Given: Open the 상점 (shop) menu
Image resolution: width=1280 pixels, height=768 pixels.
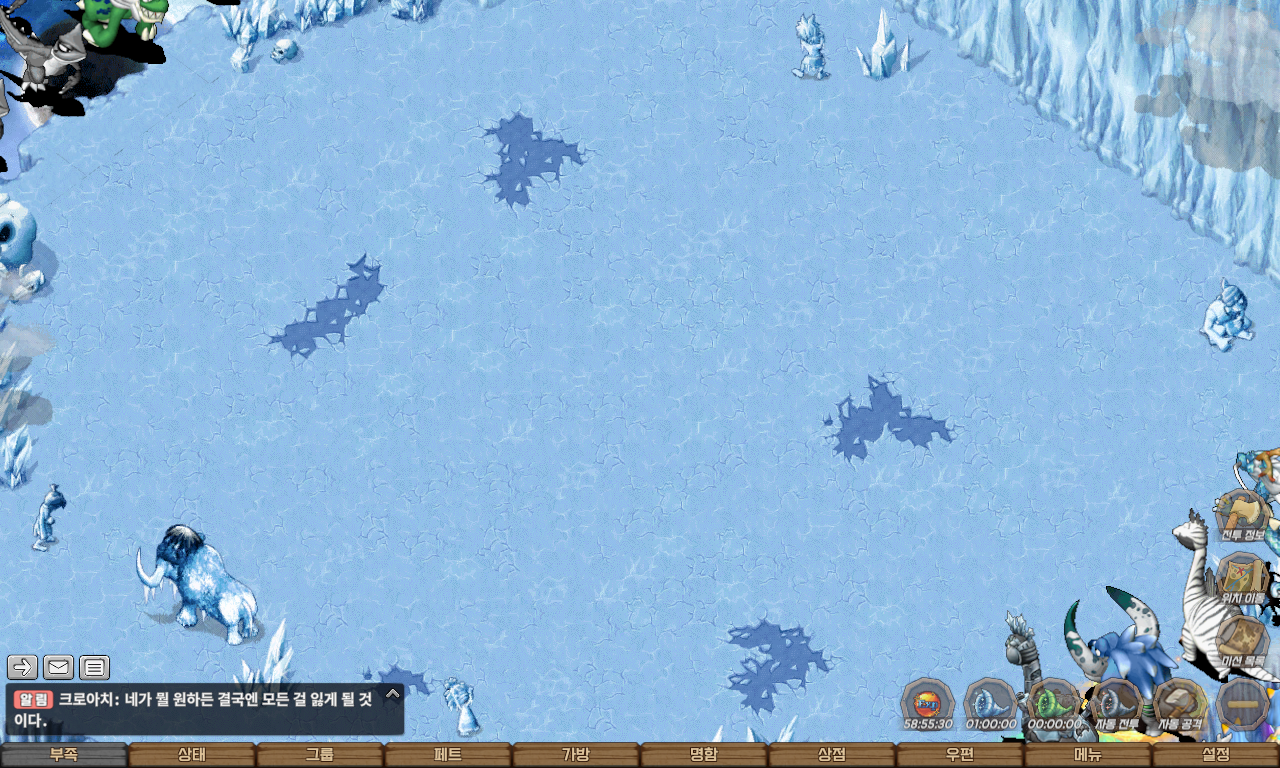Looking at the screenshot, I should 832,755.
